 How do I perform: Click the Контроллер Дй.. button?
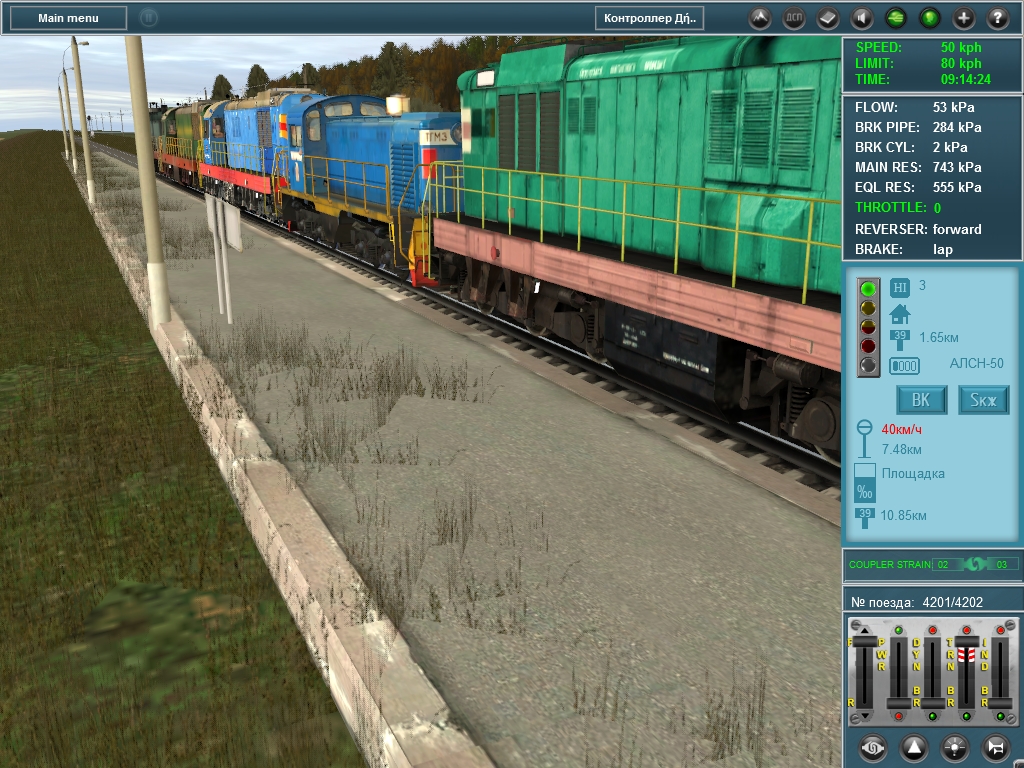(649, 18)
